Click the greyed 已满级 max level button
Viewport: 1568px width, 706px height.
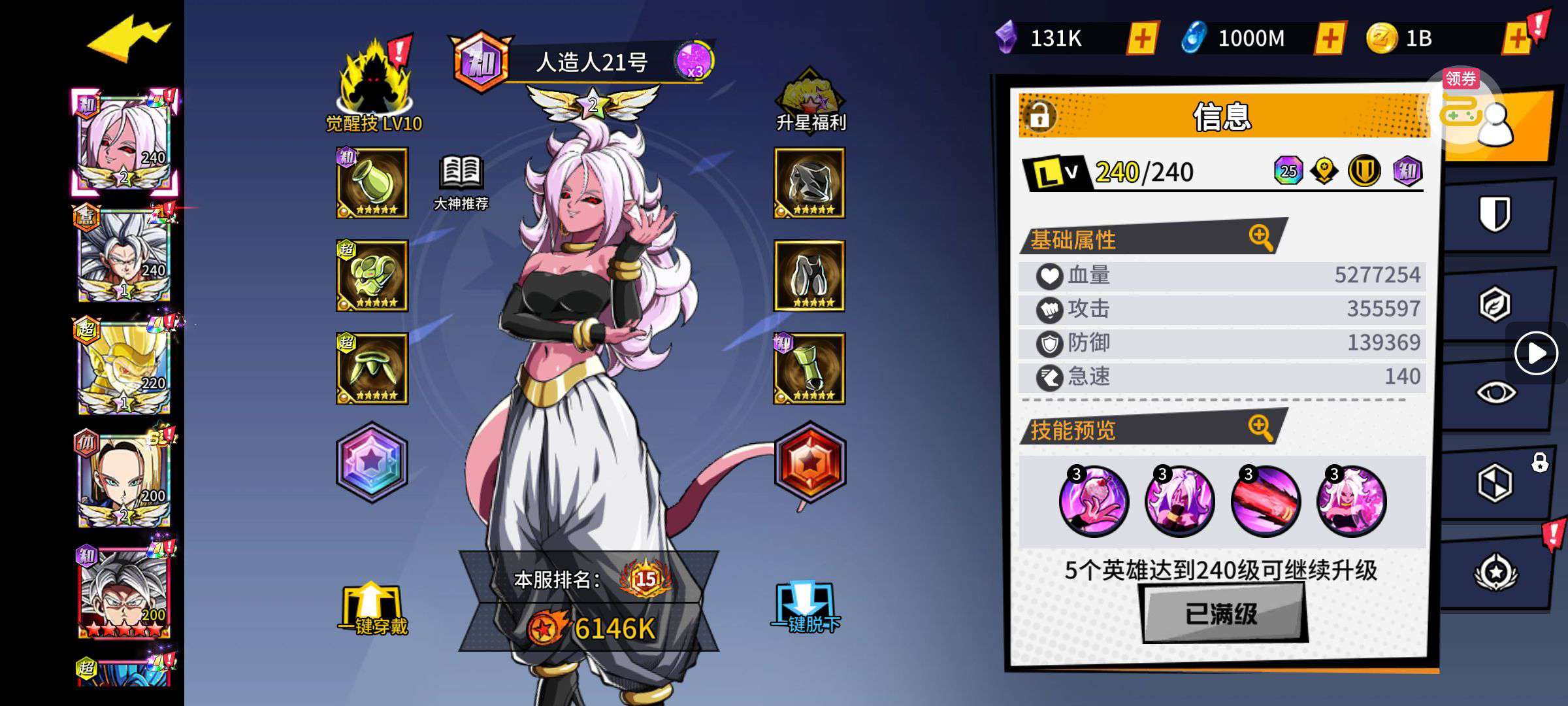1222,613
